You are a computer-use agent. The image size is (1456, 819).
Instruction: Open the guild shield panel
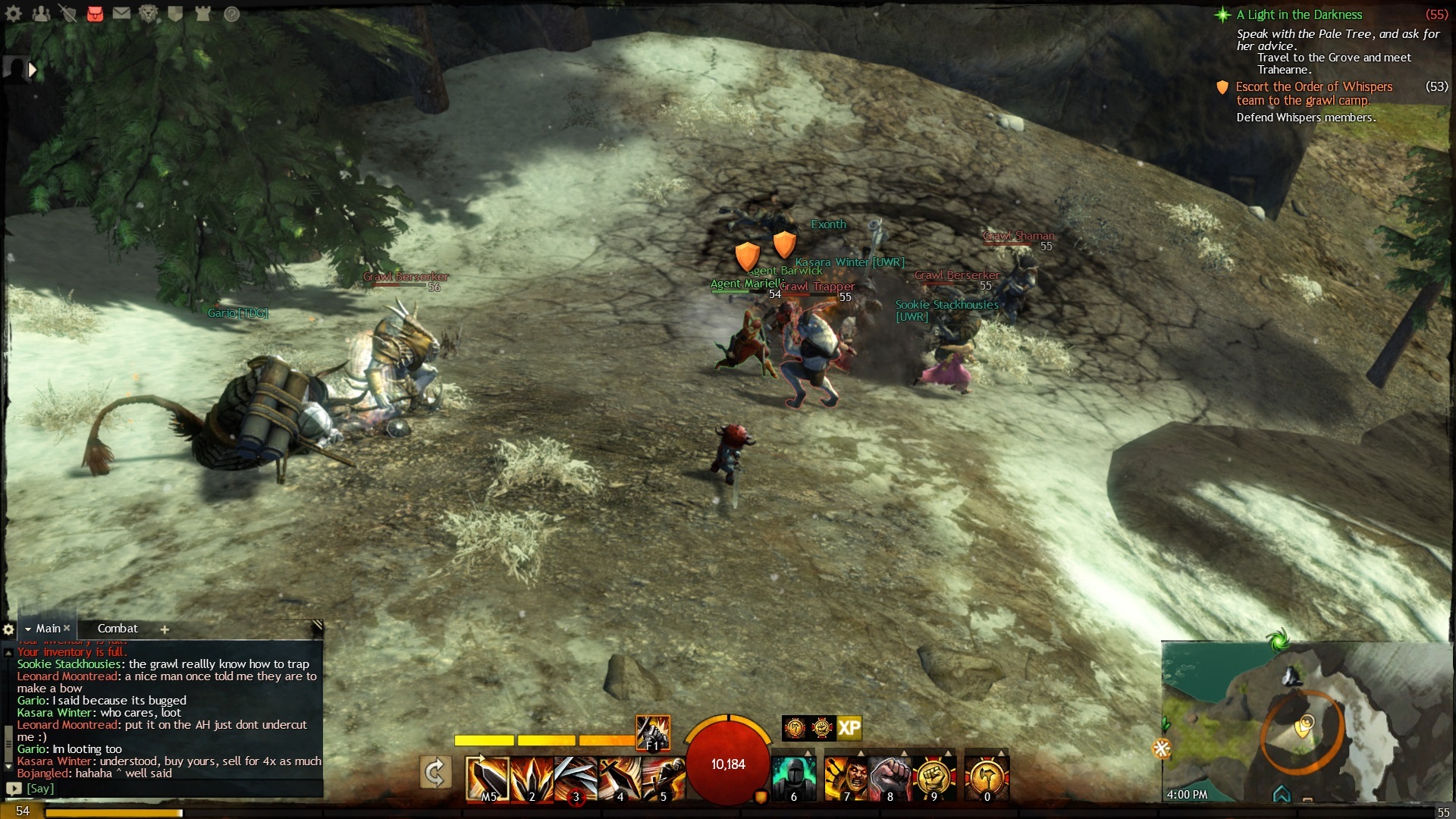tap(175, 14)
